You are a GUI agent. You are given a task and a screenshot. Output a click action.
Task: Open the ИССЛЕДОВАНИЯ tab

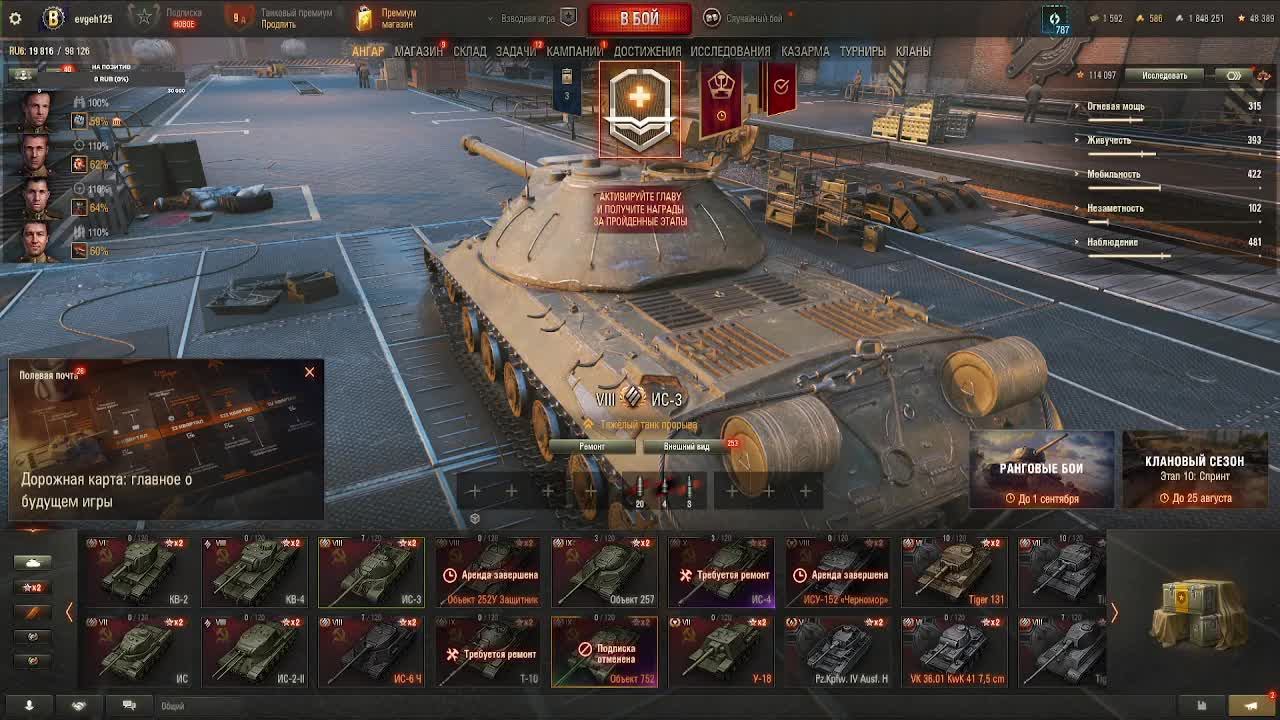(x=730, y=51)
